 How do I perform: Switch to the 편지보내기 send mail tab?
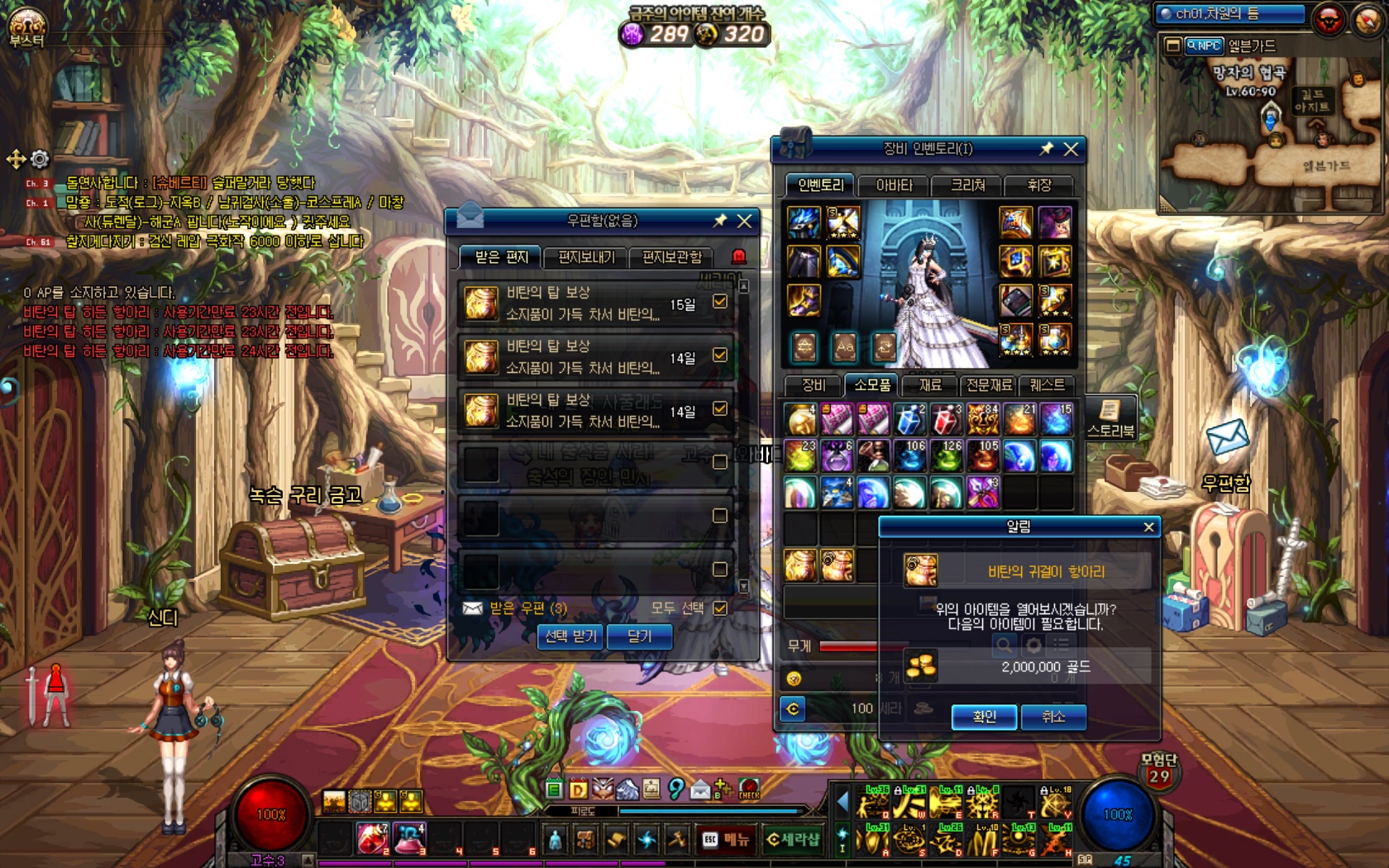click(586, 257)
